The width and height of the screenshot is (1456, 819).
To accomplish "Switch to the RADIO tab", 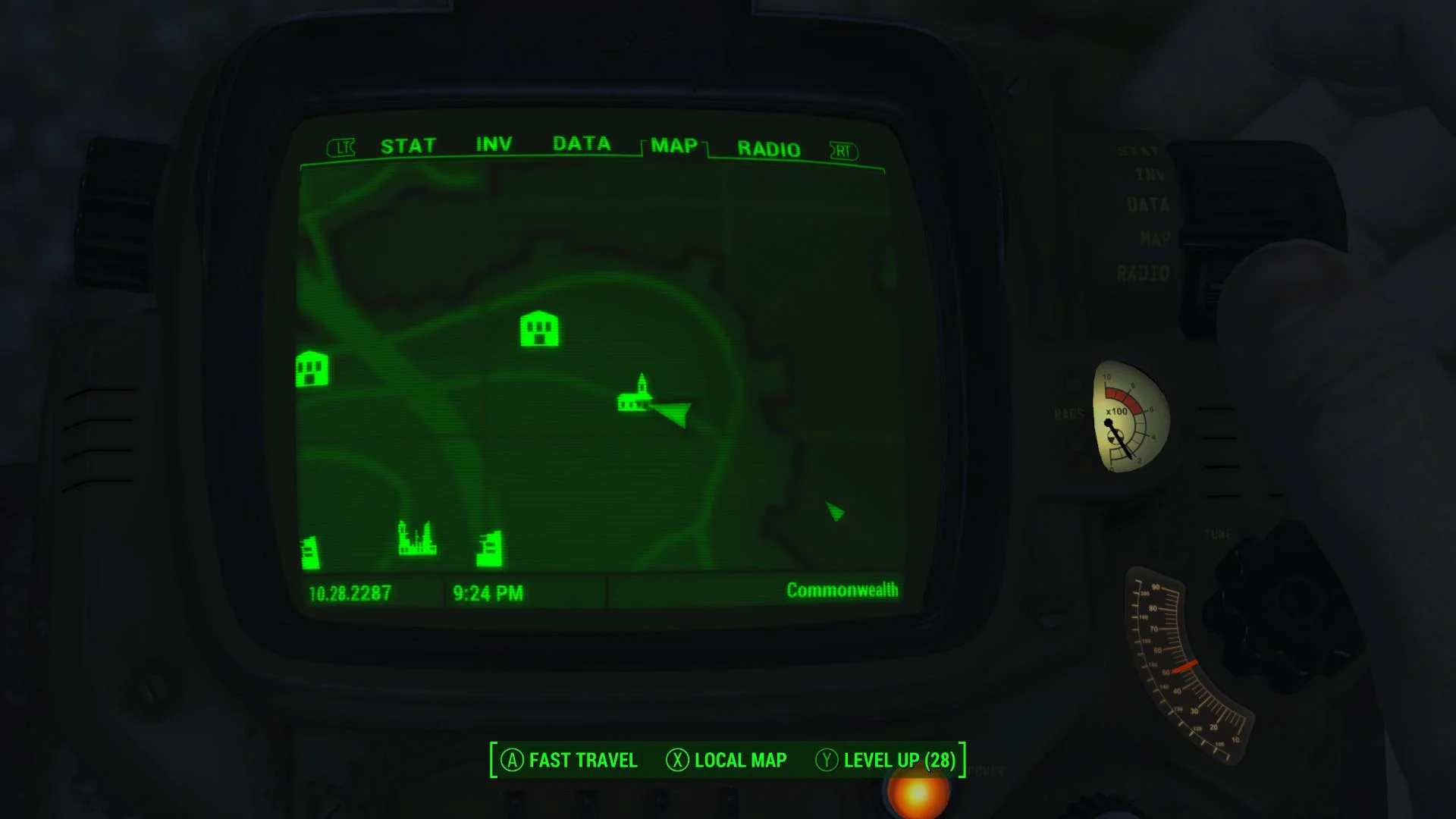I will click(x=767, y=149).
